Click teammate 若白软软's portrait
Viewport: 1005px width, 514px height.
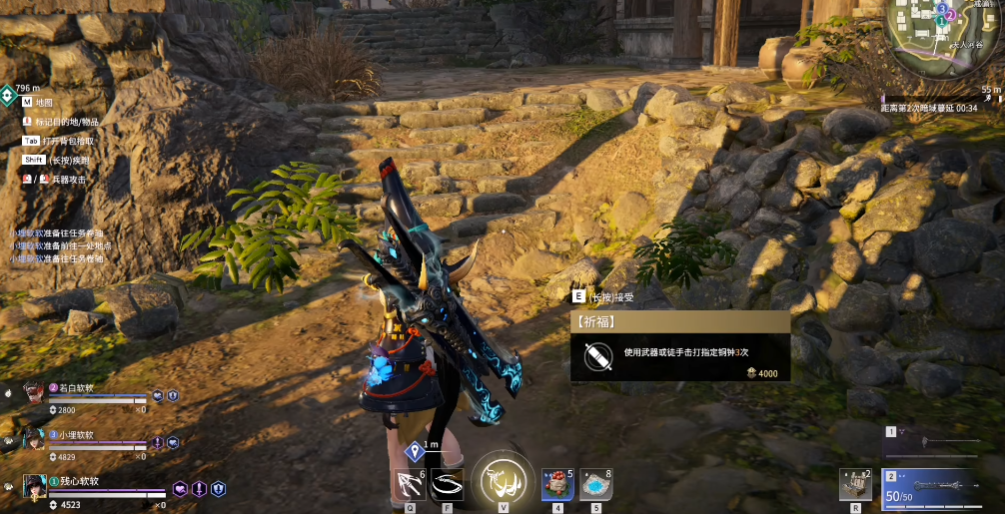coord(34,393)
